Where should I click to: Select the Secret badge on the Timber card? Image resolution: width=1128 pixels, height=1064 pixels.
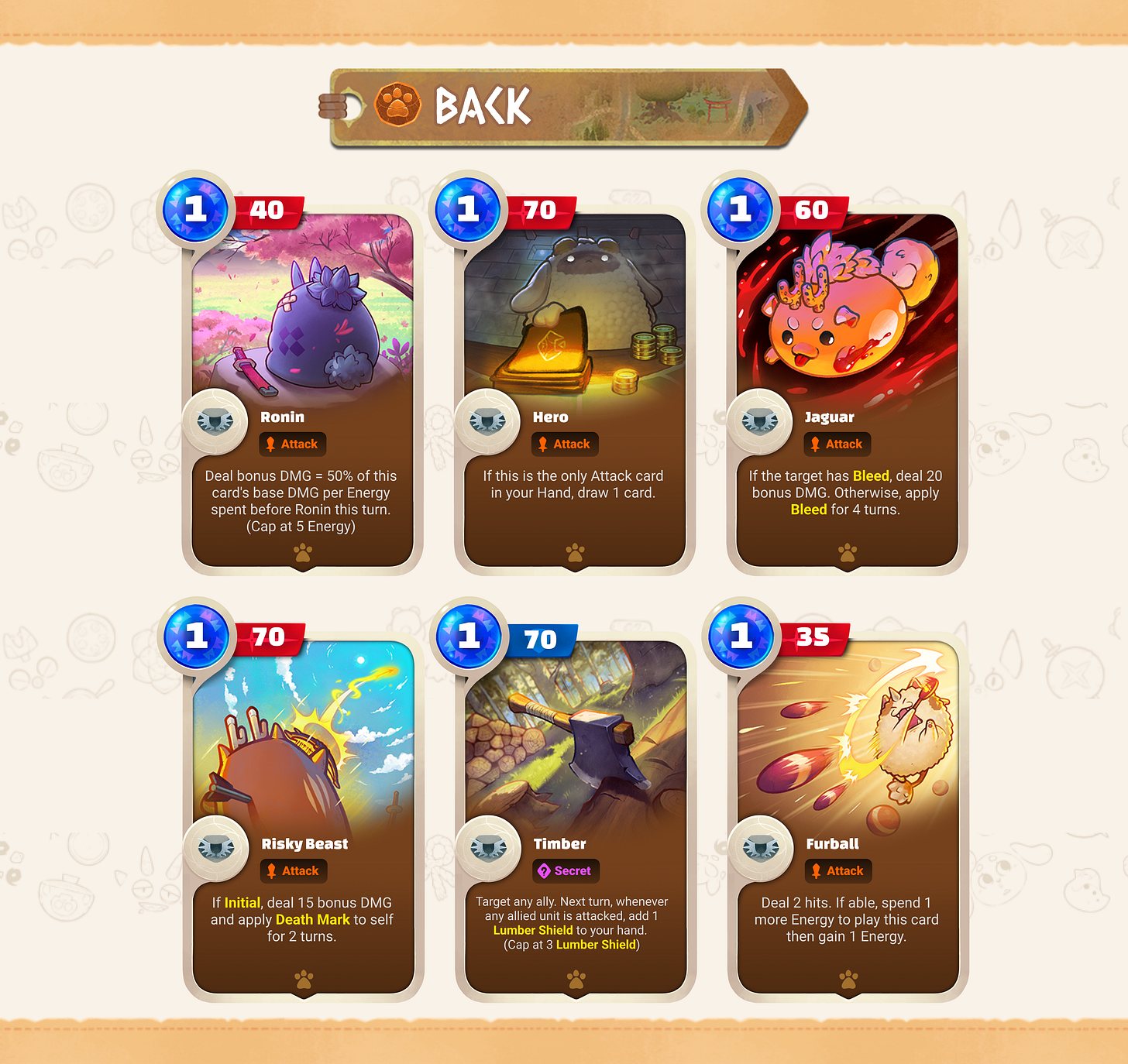tap(566, 870)
